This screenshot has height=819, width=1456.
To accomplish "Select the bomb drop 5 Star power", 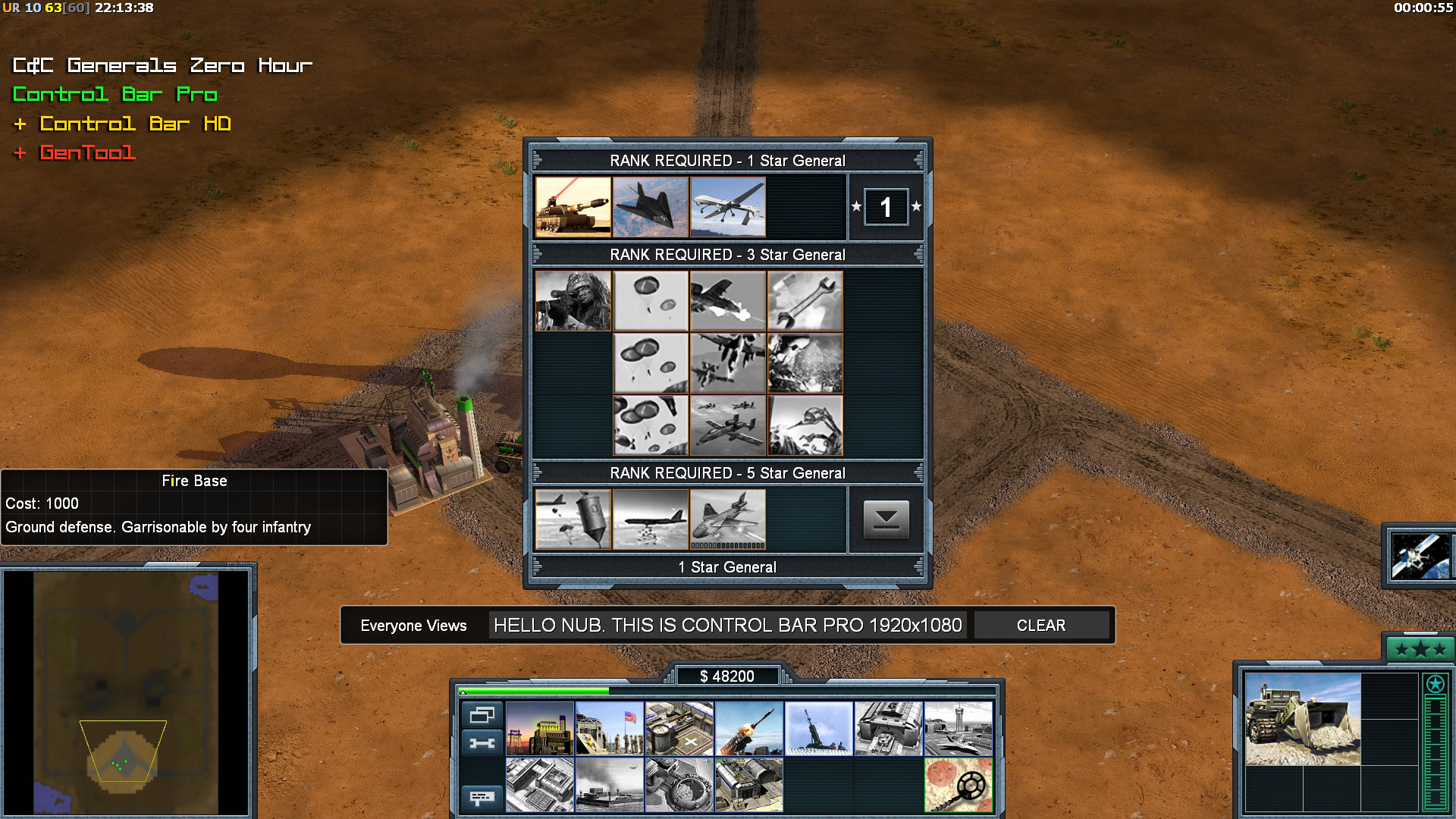I will click(x=573, y=519).
